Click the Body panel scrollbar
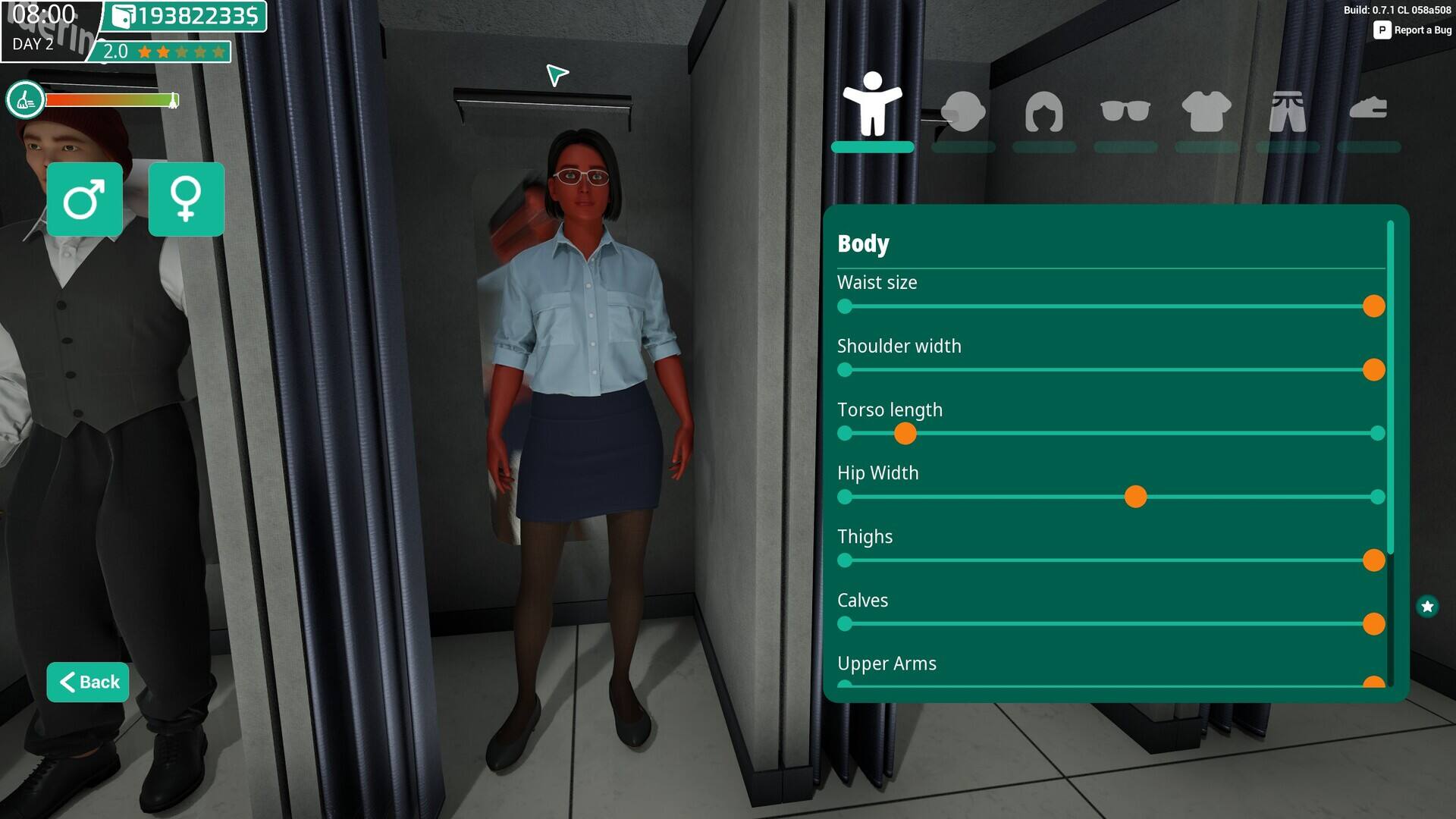 [x=1390, y=387]
